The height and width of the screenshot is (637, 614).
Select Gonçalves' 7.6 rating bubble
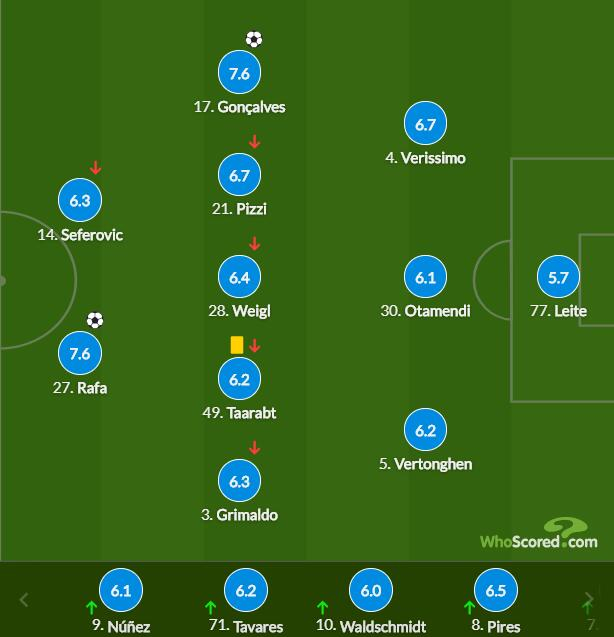(x=239, y=73)
